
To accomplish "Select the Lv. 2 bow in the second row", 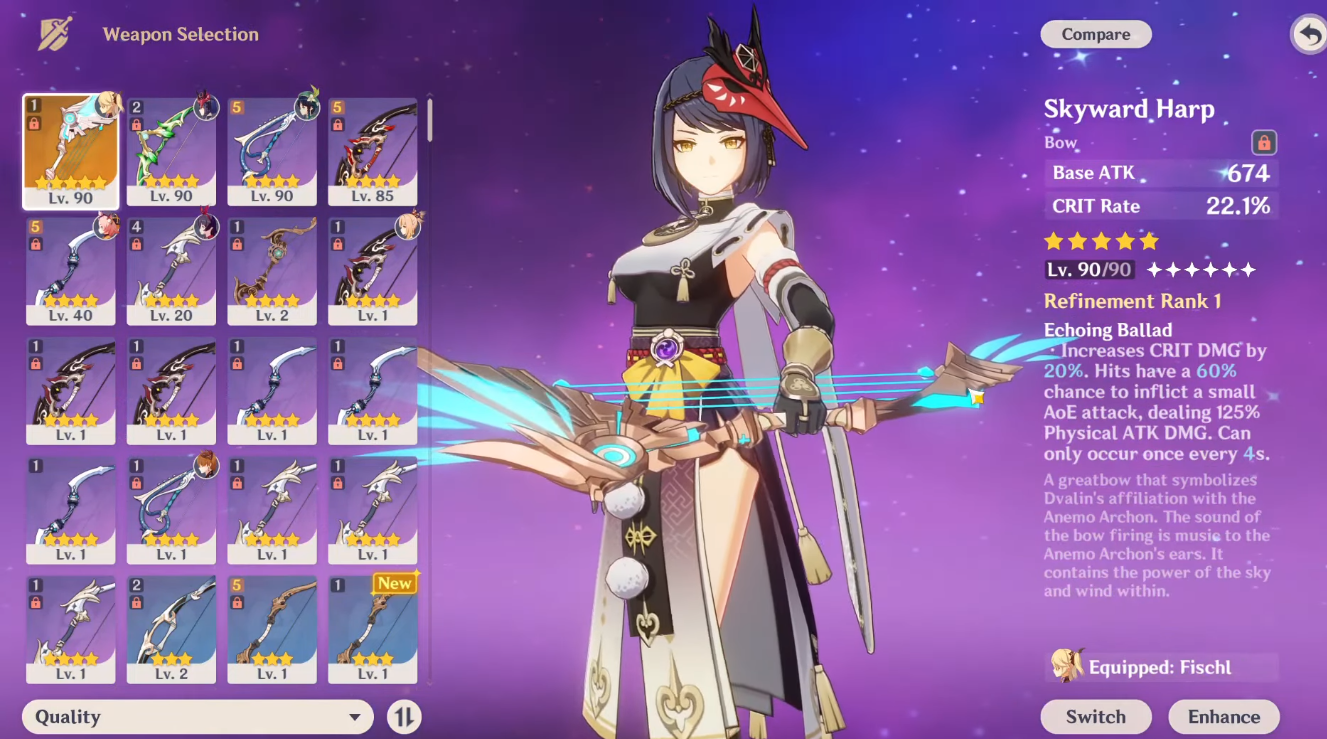I will [x=272, y=270].
